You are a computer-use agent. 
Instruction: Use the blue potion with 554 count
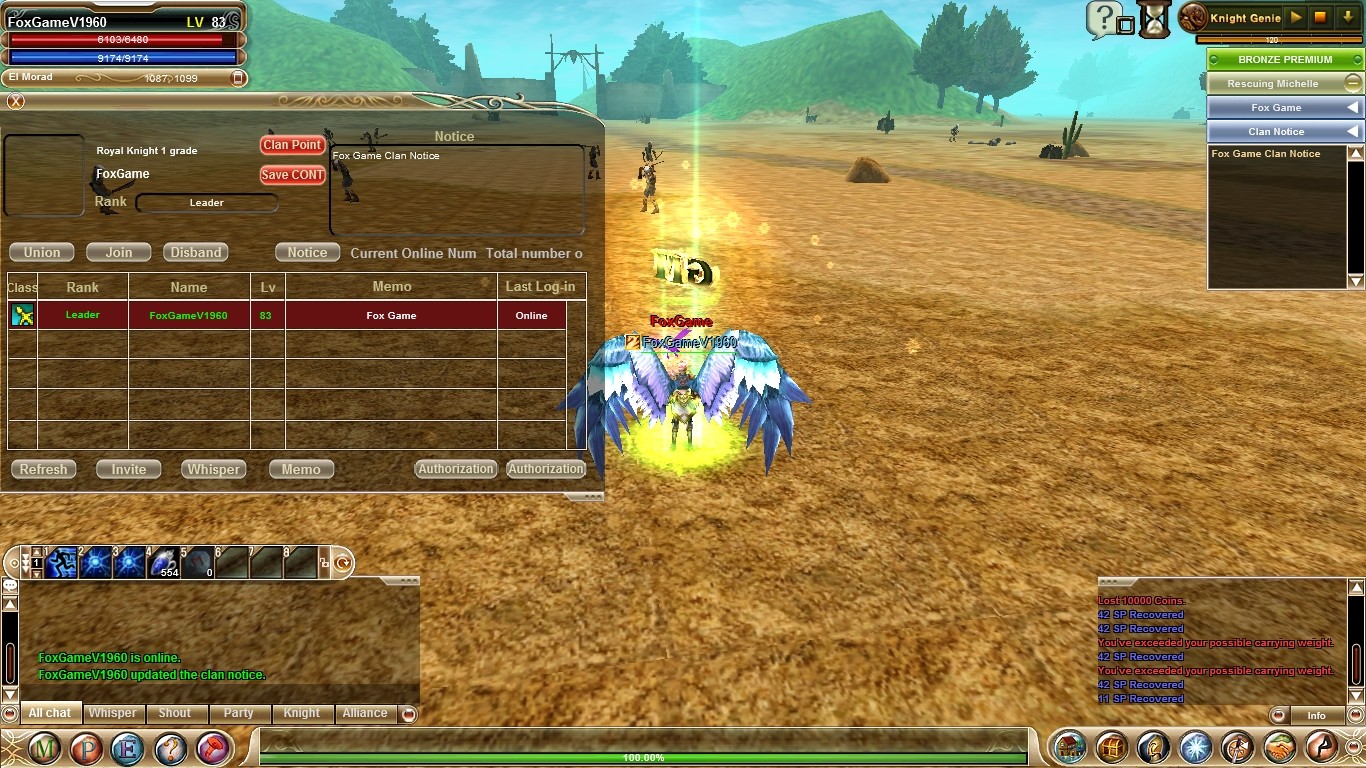163,563
